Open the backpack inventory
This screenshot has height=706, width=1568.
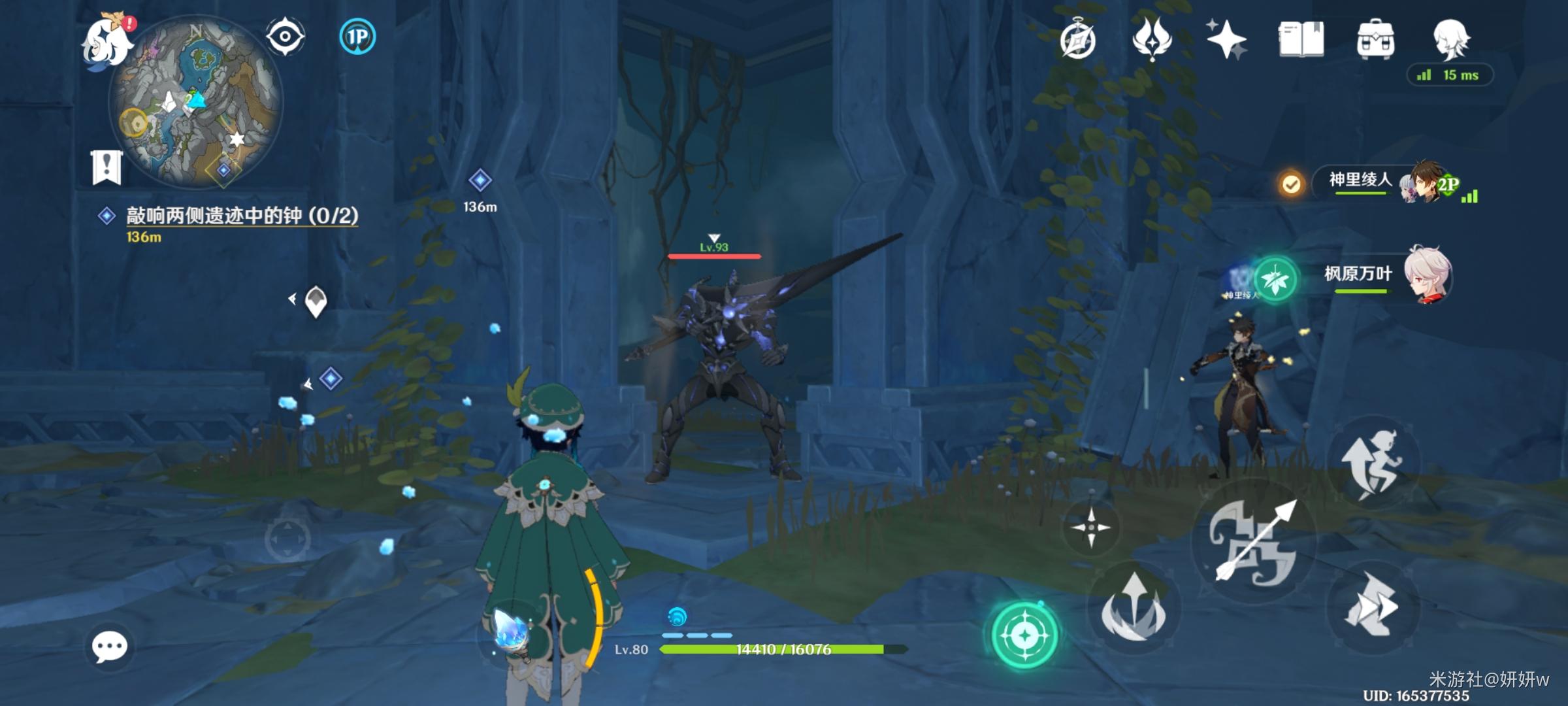1375,41
